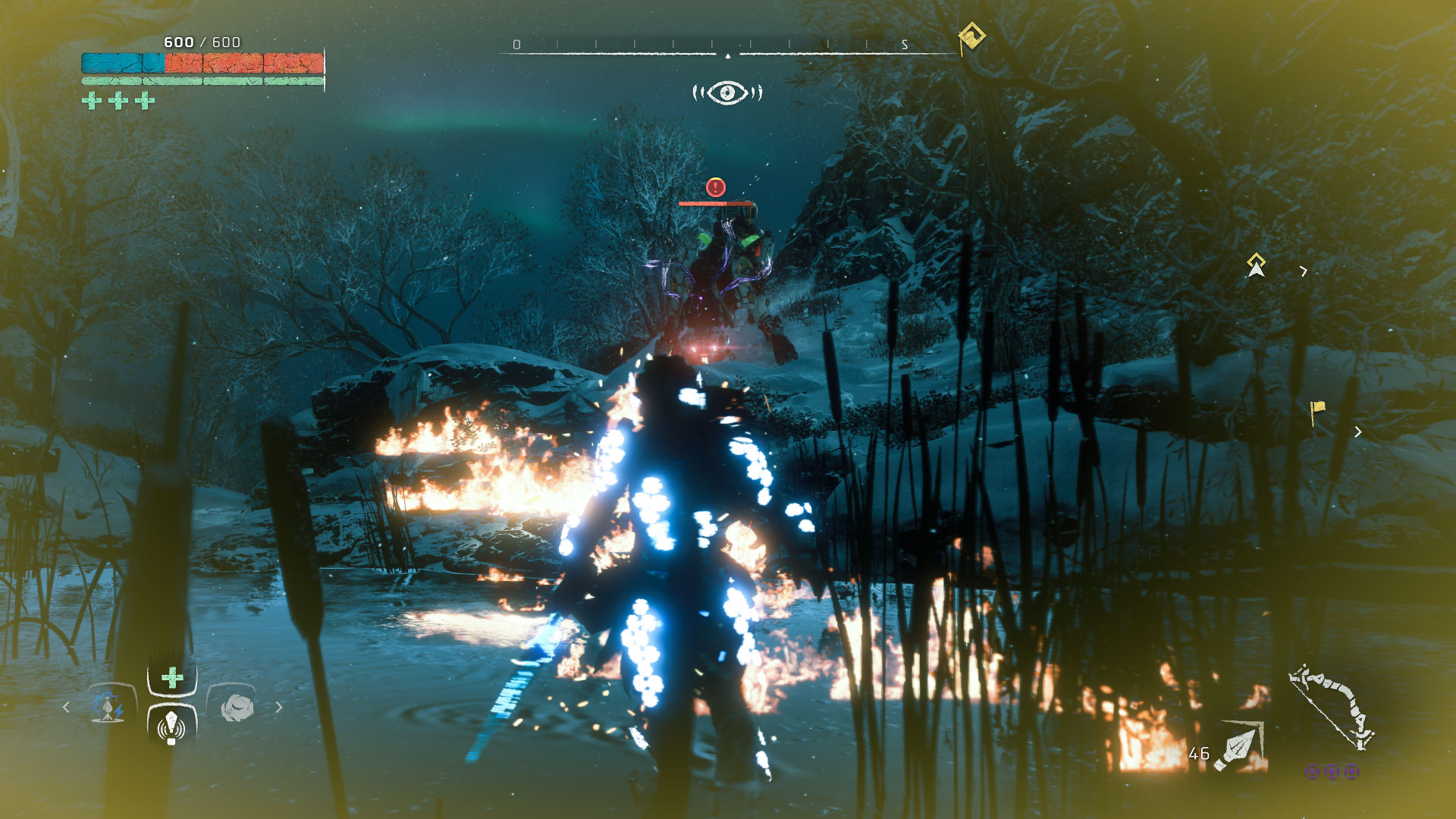Click the arrow ammo type icon
This screenshot has width=1456, height=819.
tap(1240, 746)
